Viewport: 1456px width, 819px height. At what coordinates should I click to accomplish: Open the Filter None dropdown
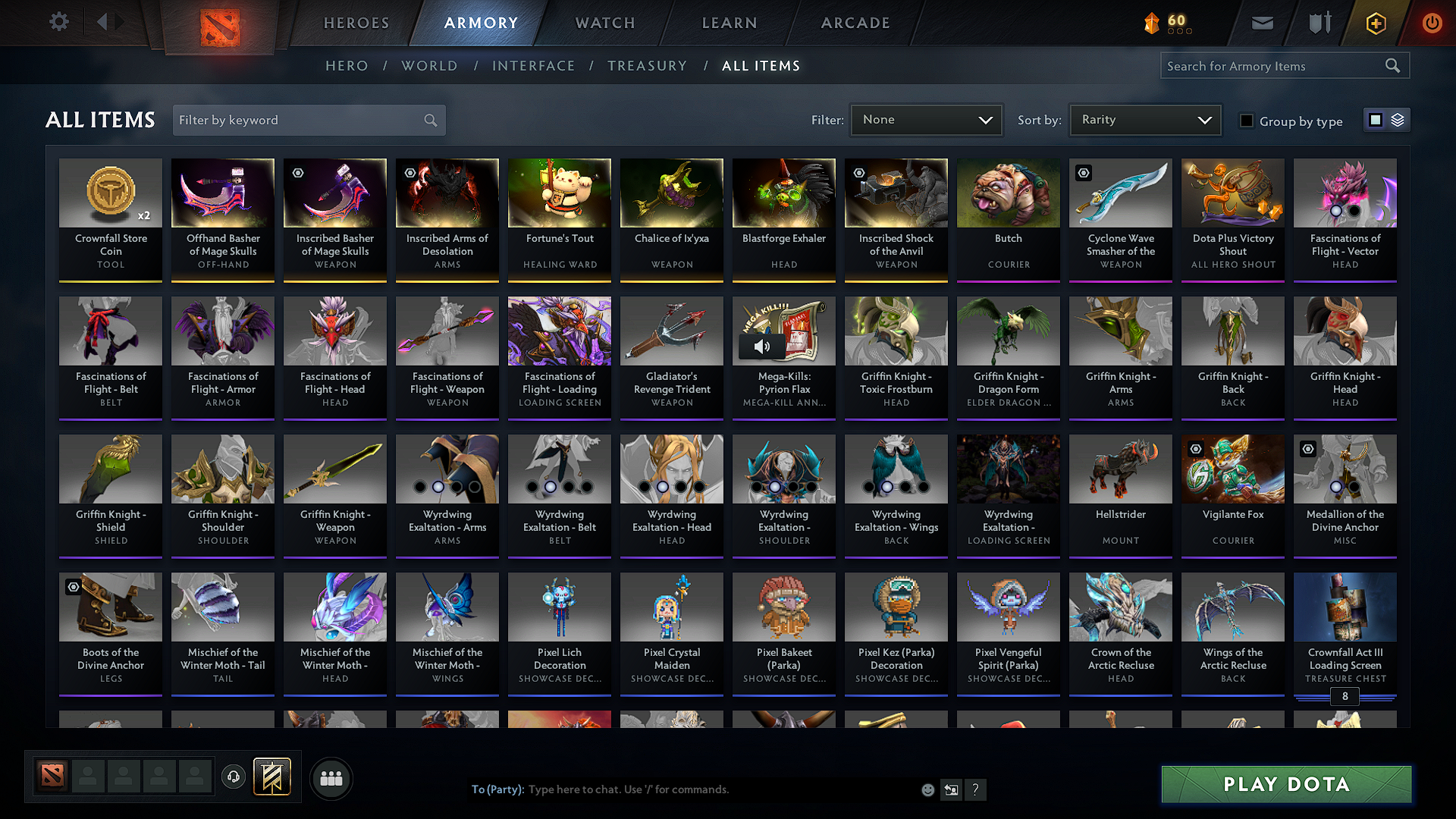click(926, 119)
